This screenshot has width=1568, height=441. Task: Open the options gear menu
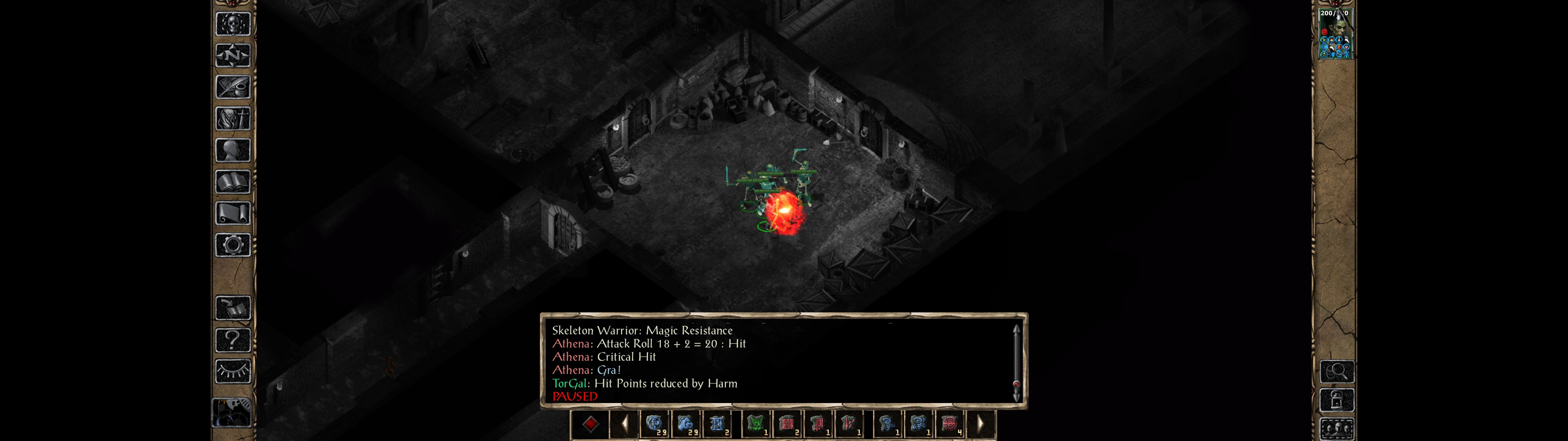[x=232, y=246]
